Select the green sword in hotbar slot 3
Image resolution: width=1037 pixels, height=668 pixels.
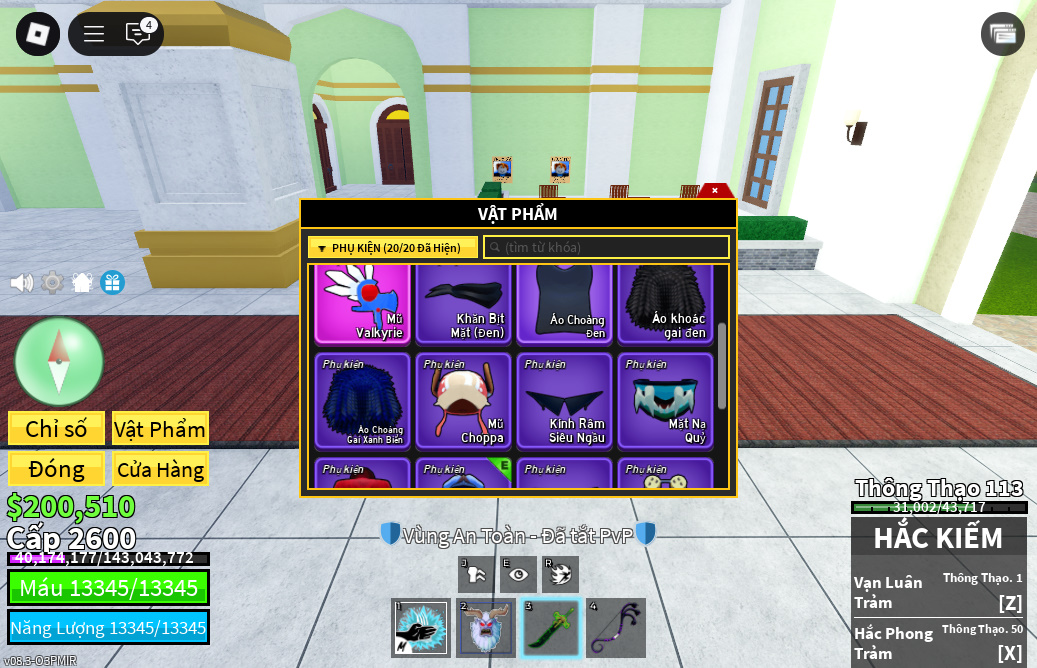551,628
